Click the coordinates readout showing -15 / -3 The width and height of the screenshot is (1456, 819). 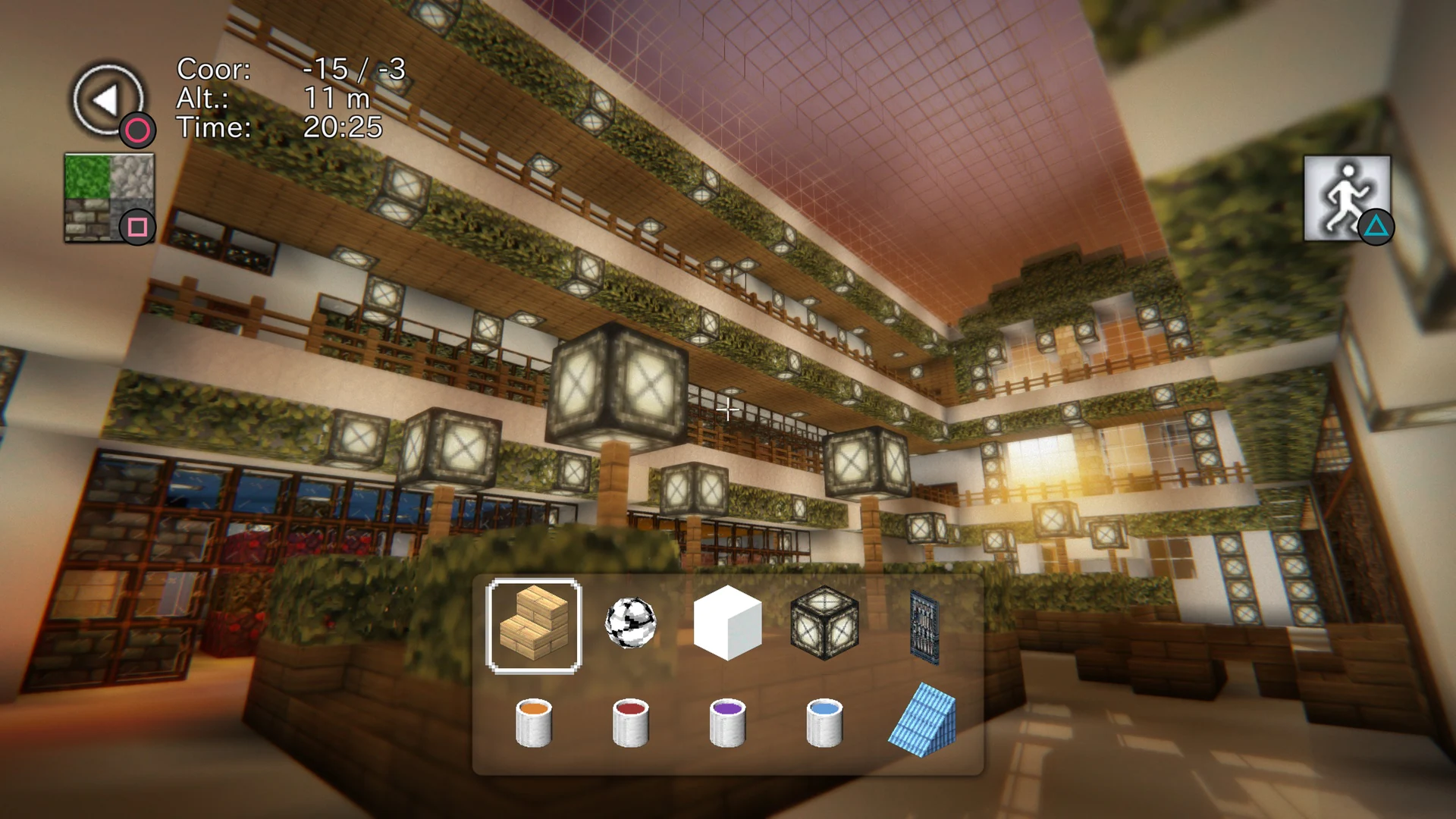292,71
